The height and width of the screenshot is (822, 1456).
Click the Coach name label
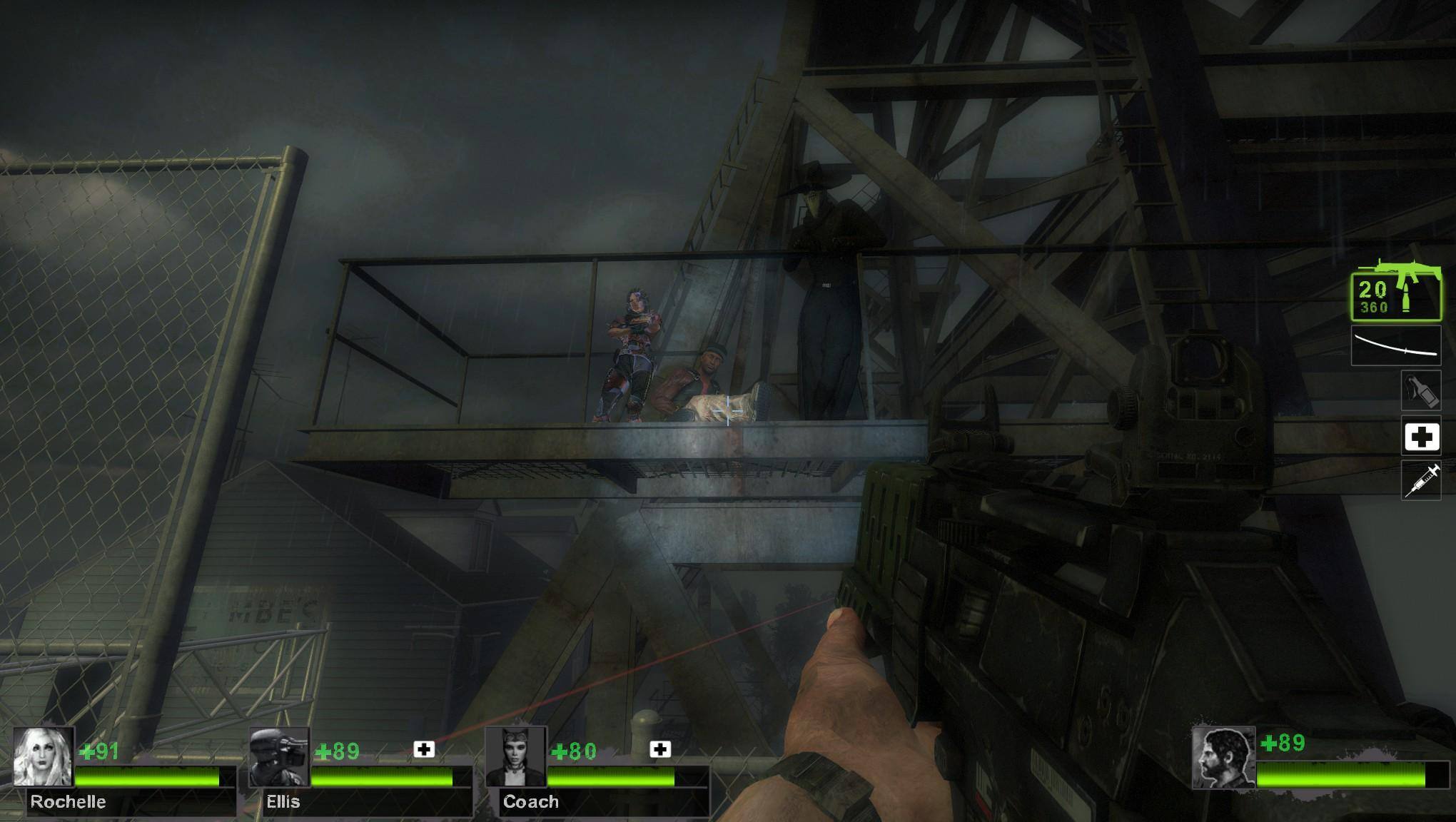pyautogui.click(x=530, y=801)
